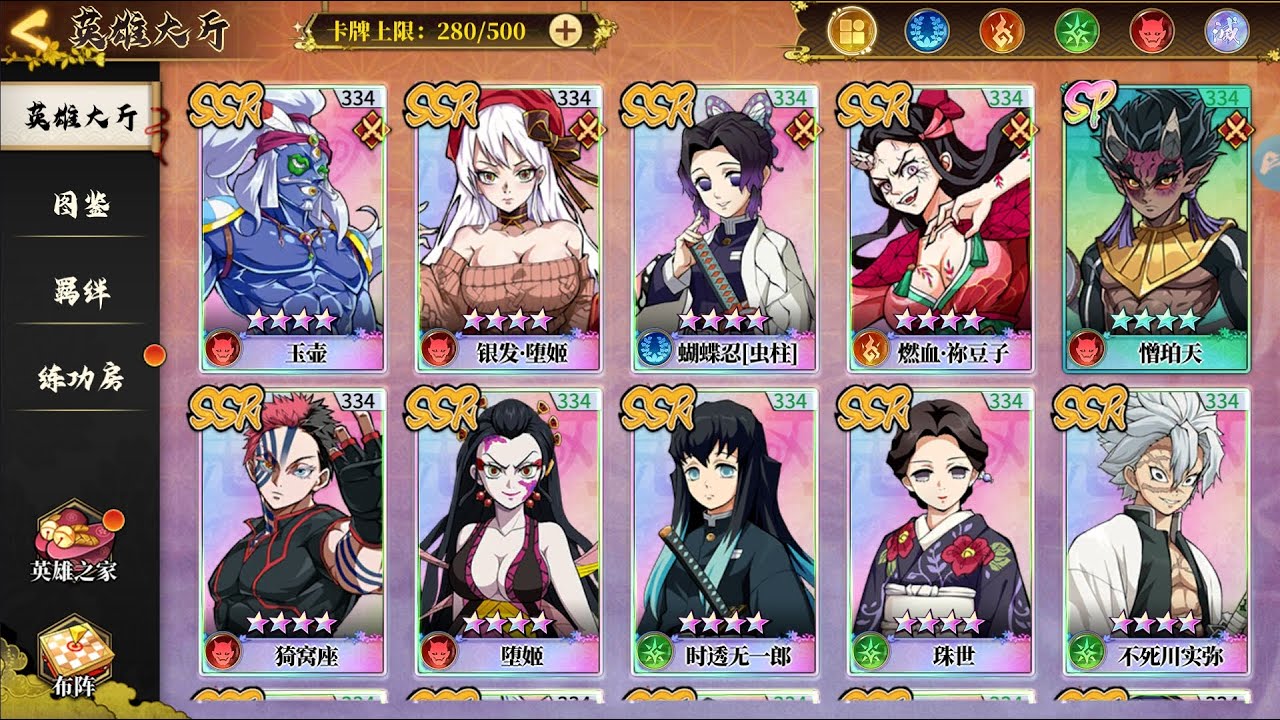The height and width of the screenshot is (720, 1280).
Task: Filter heroes by the blue faction icon
Action: [926, 31]
